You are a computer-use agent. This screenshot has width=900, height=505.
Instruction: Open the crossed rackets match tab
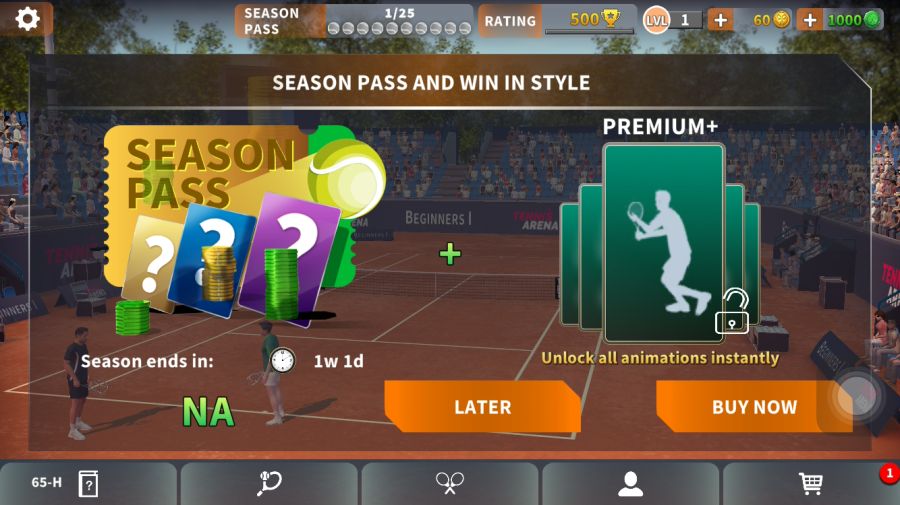point(450,484)
